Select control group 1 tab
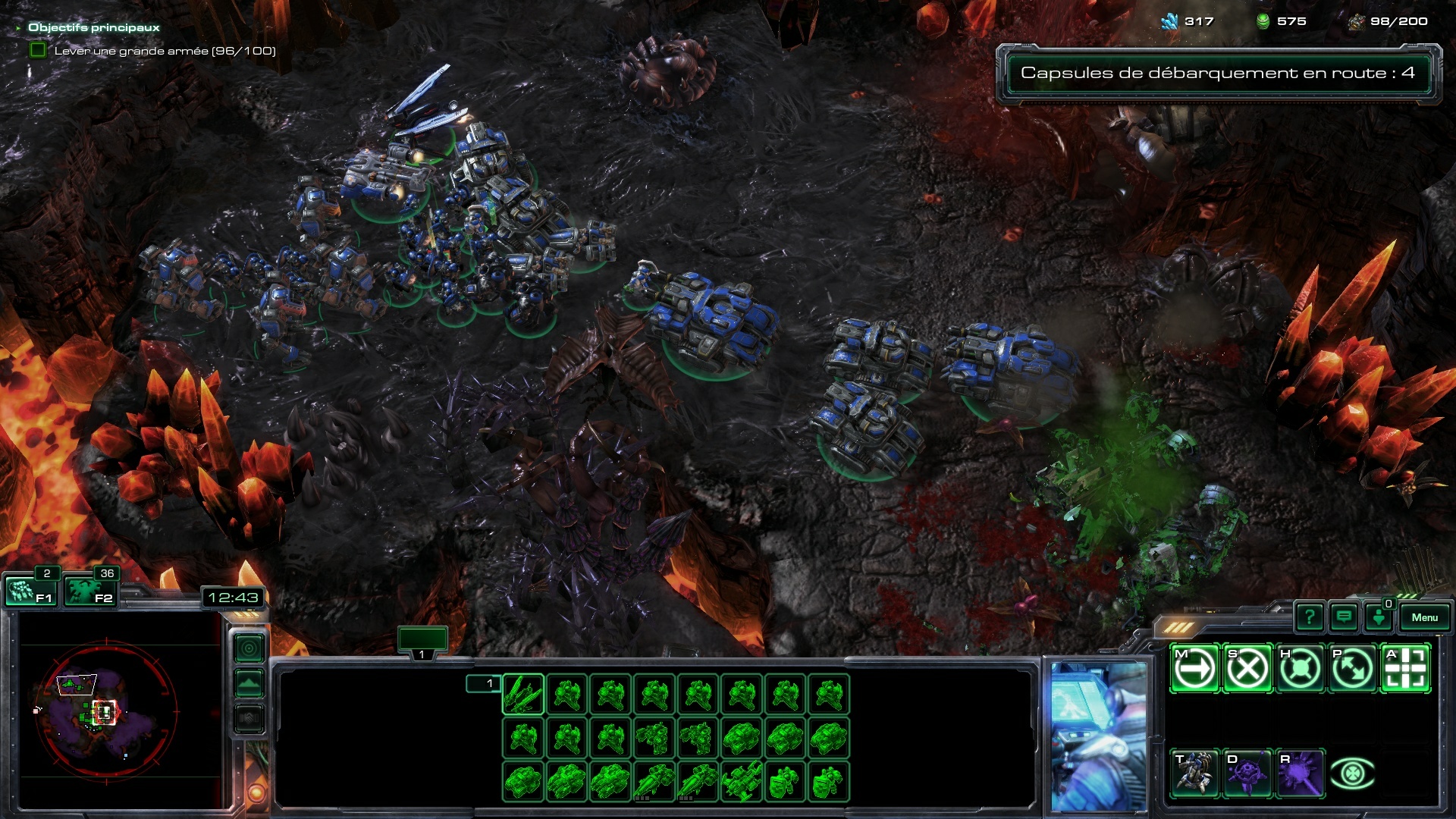 coord(422,642)
